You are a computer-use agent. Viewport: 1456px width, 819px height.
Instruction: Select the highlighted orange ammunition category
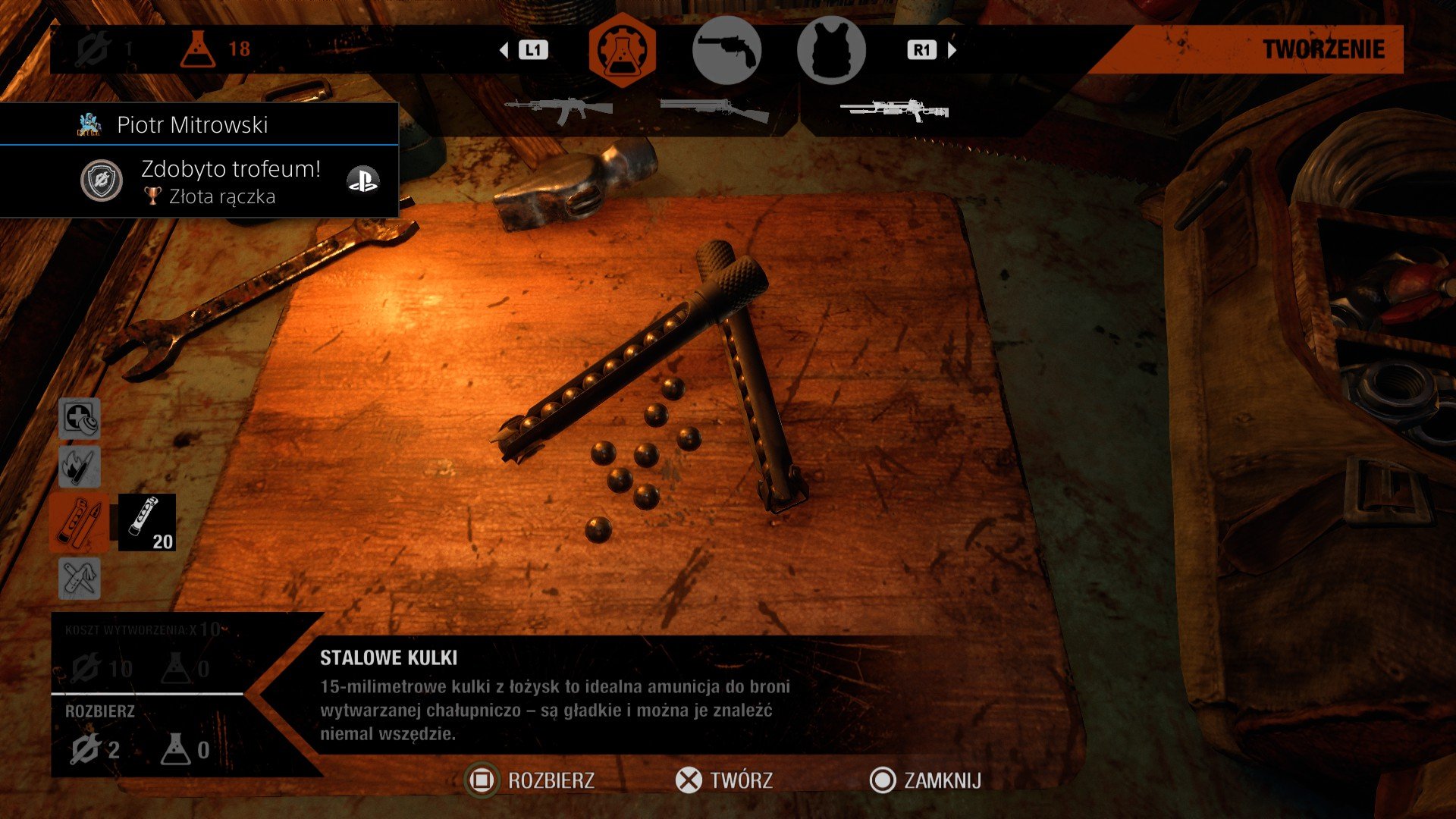80,522
